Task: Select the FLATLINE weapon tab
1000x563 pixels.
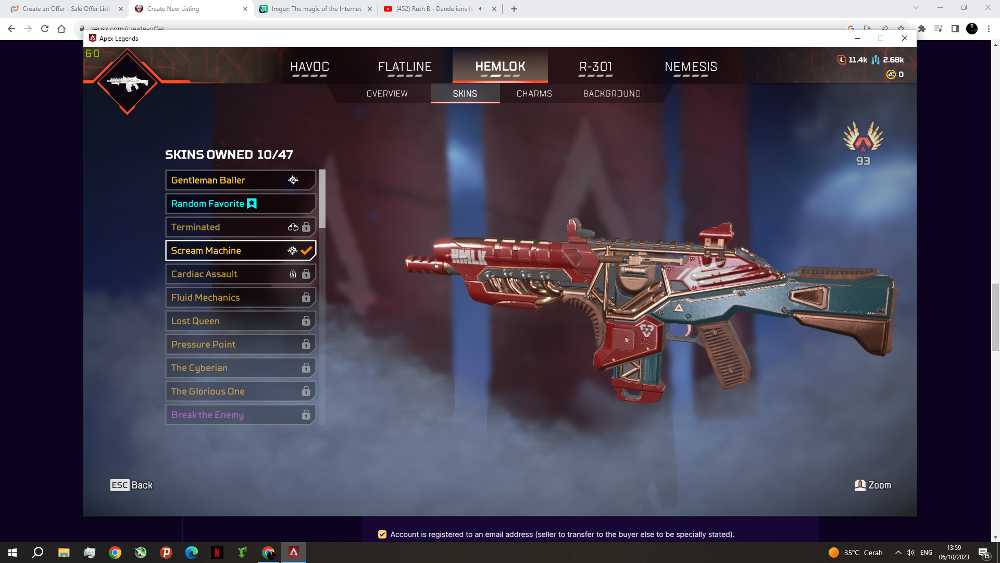Action: (404, 67)
